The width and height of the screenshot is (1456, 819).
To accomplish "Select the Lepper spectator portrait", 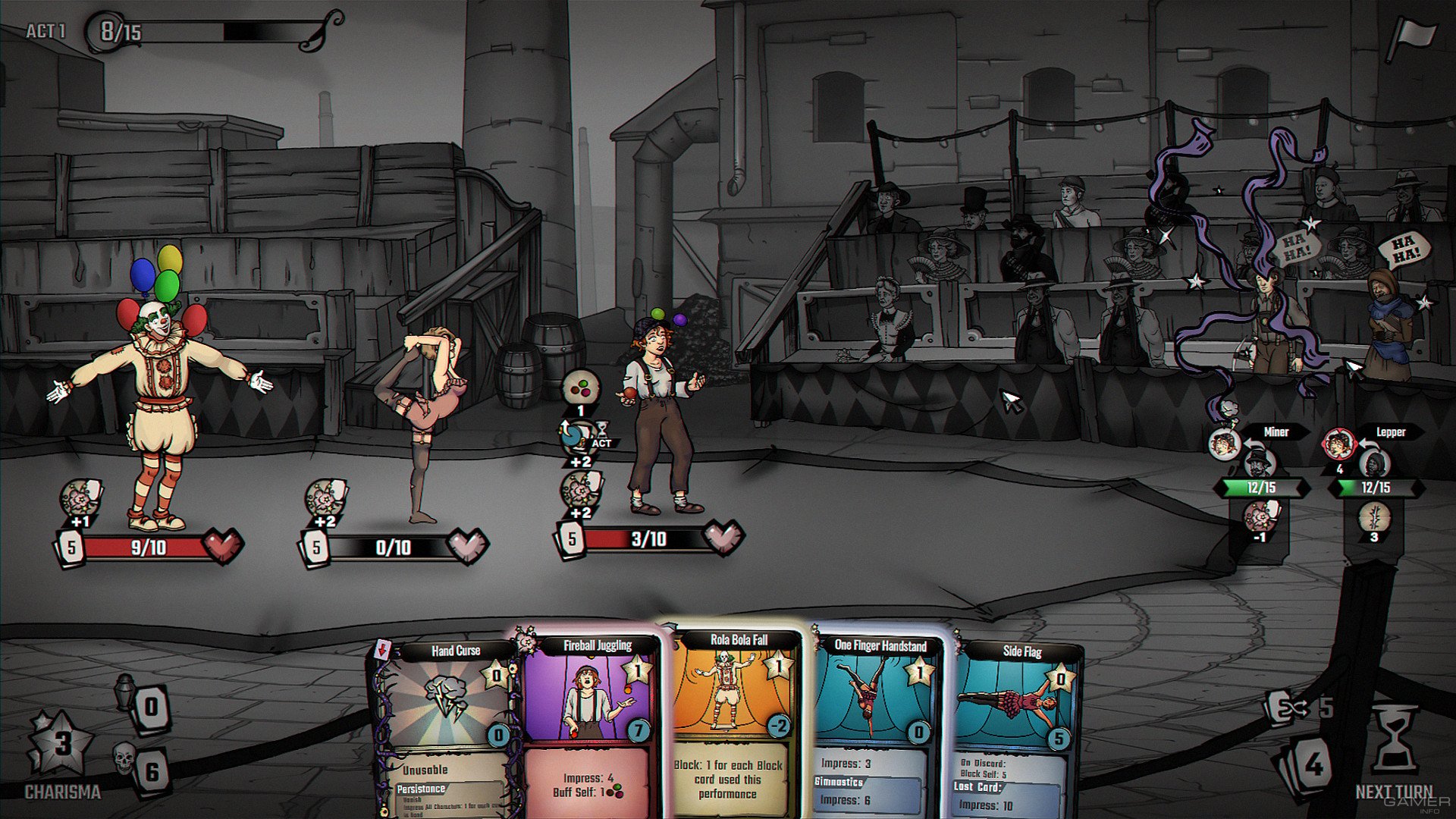I will [1338, 444].
